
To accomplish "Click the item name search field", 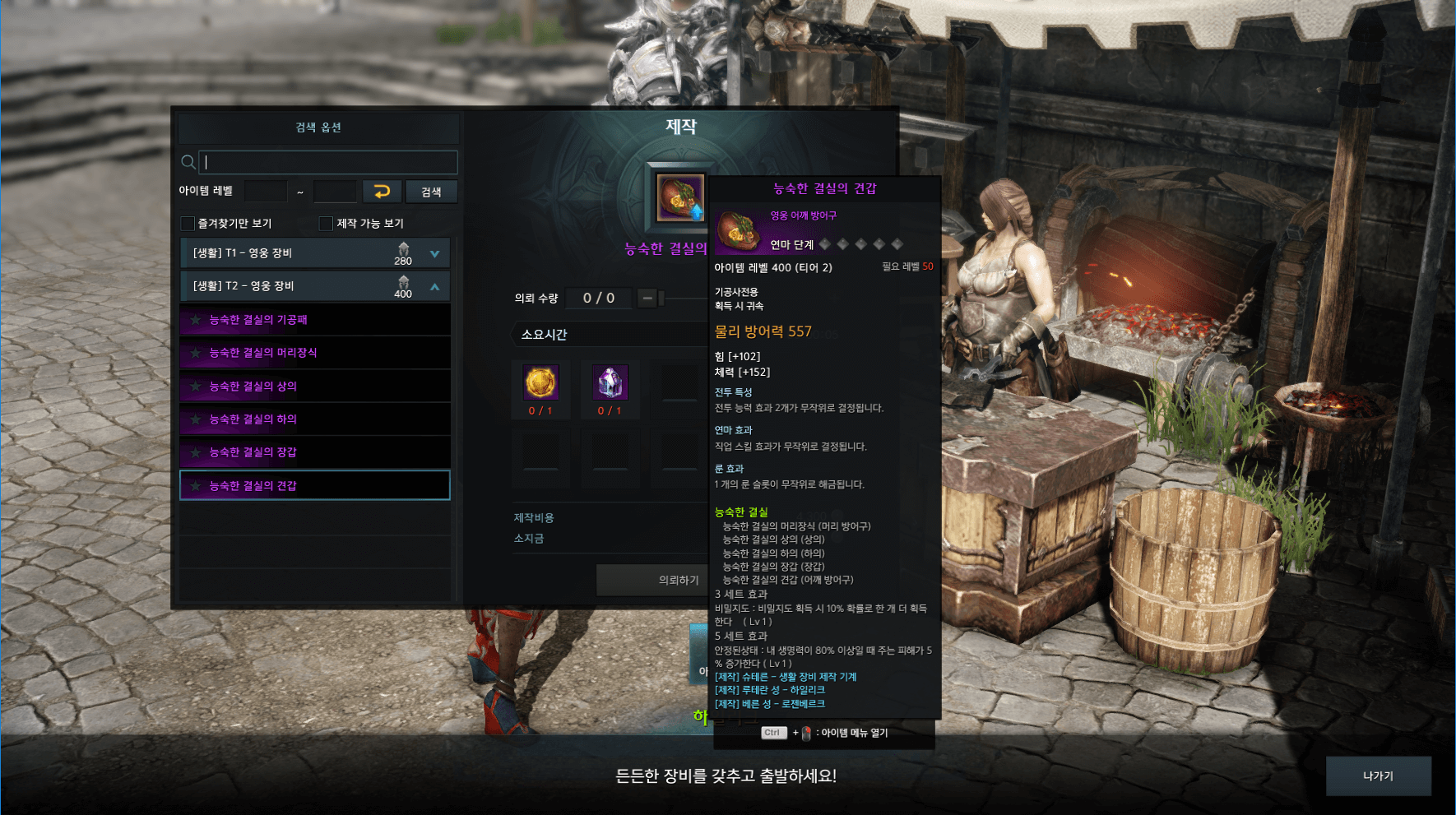I will point(327,162).
